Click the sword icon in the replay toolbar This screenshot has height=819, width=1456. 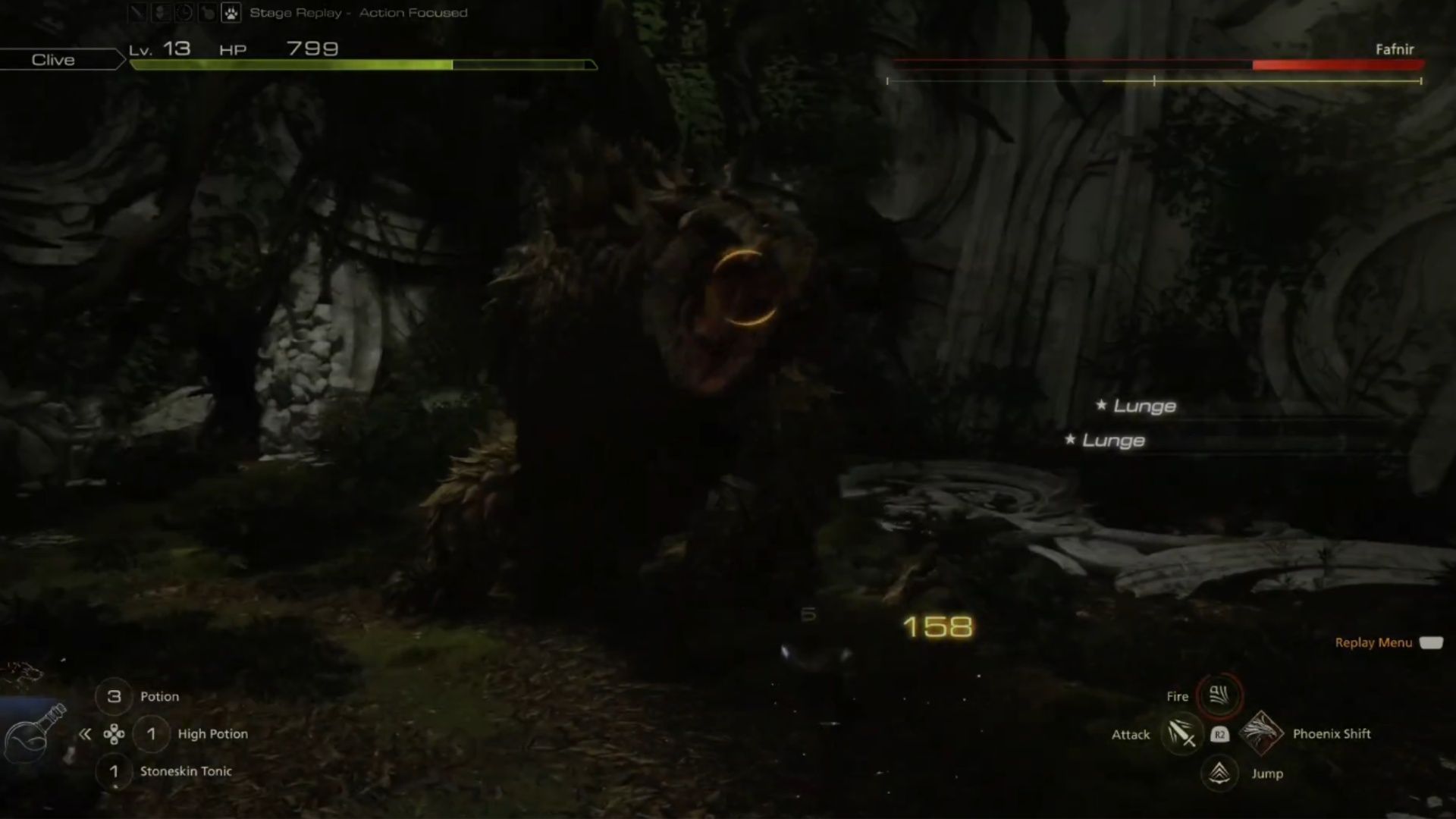137,13
